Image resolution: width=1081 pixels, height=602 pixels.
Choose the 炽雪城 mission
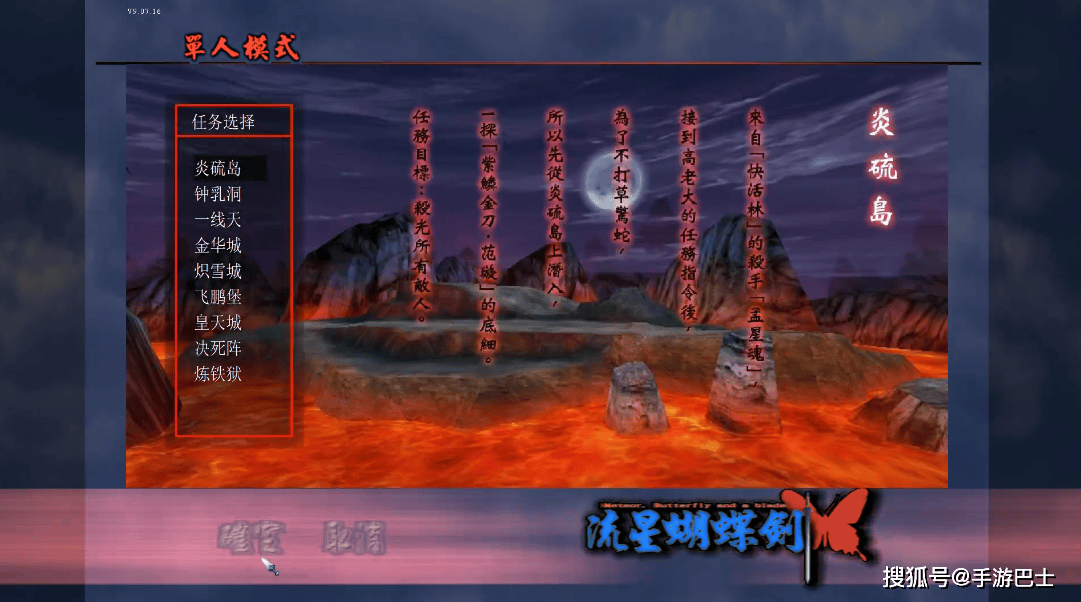point(218,271)
